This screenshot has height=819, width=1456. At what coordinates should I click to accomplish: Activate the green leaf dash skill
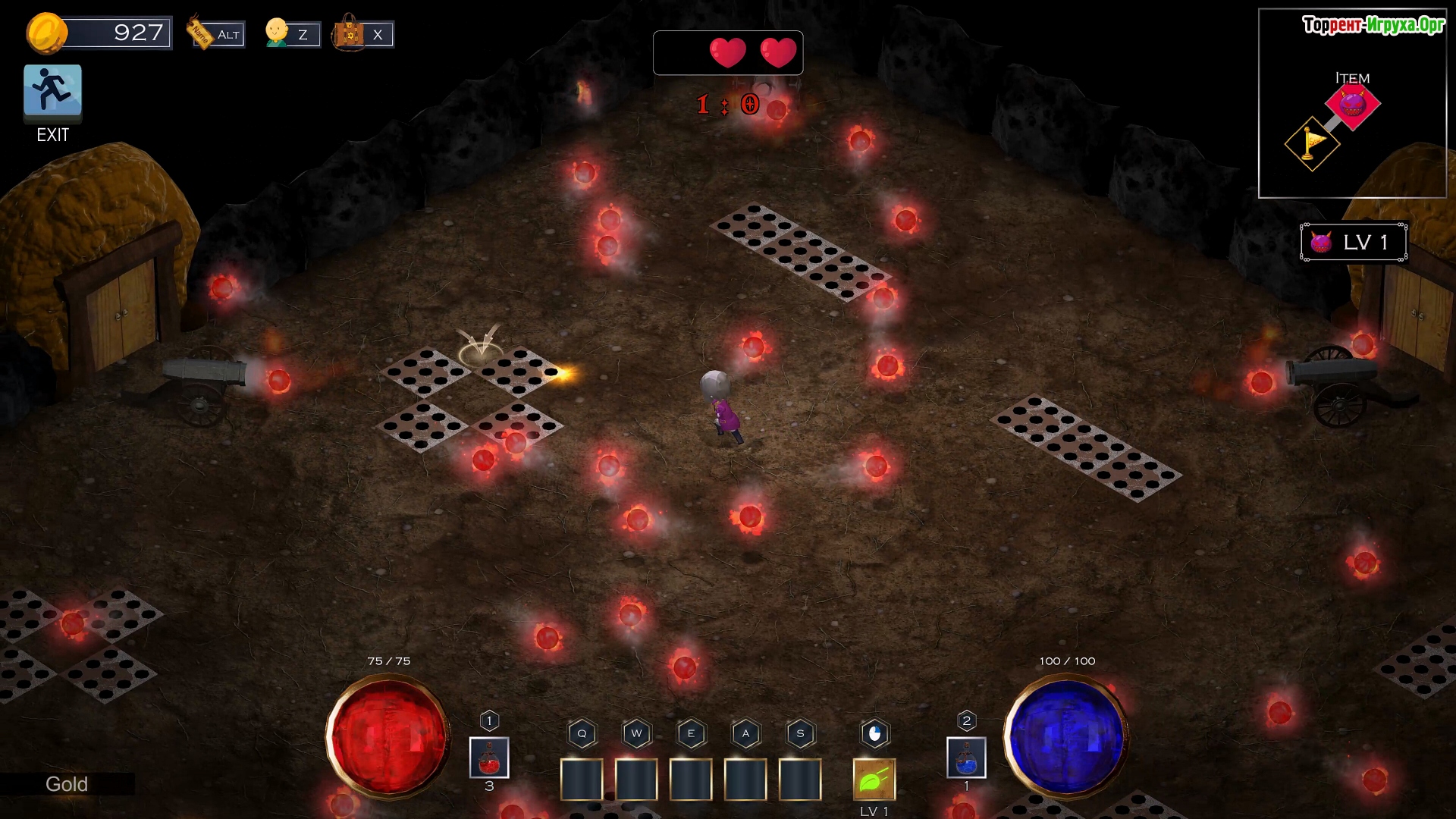pyautogui.click(x=874, y=779)
